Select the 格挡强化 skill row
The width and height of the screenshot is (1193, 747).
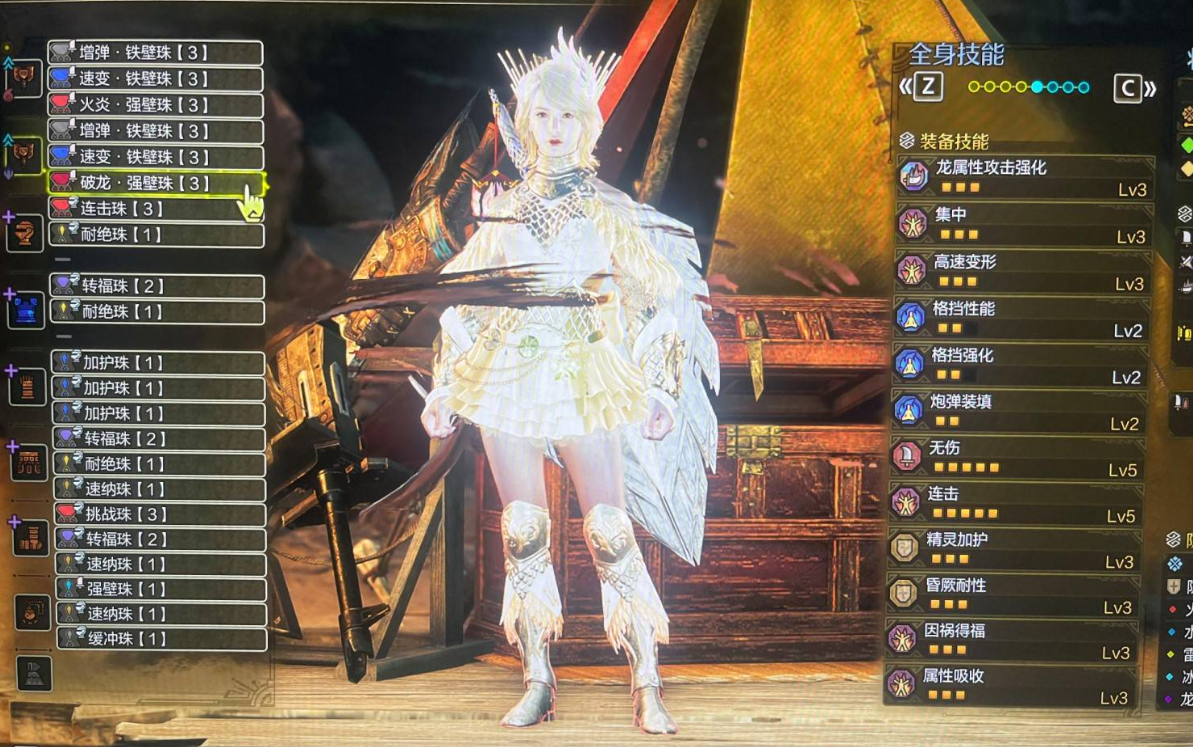coord(1020,365)
